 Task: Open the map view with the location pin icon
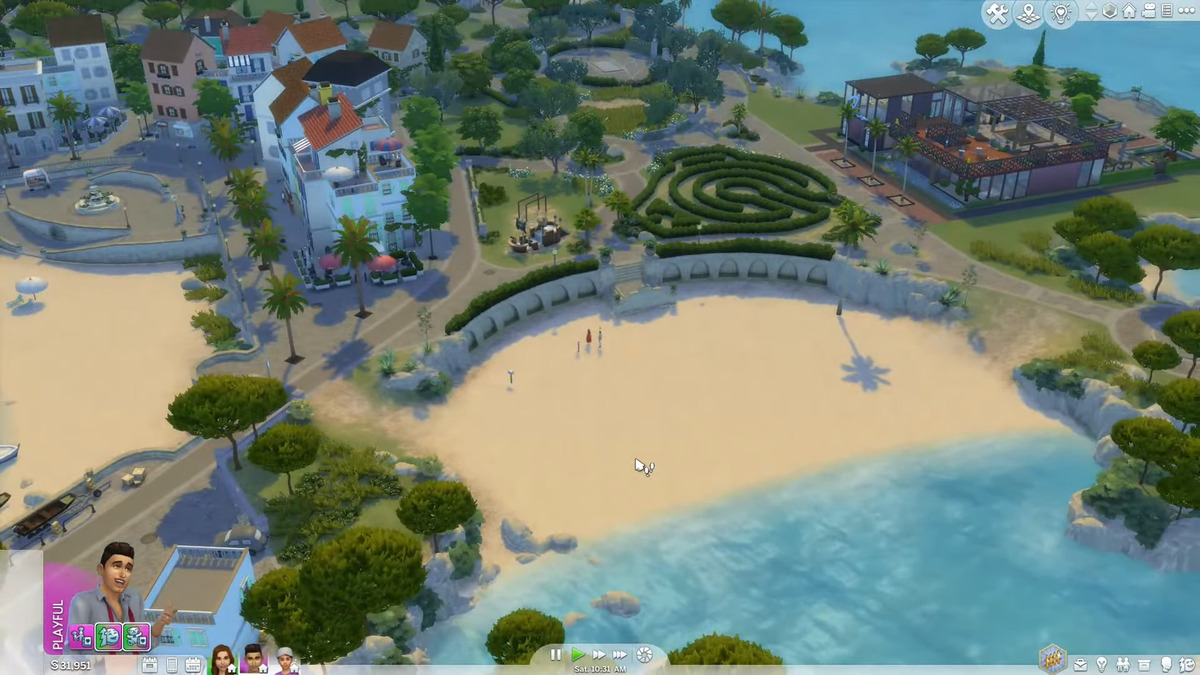(x=1028, y=13)
